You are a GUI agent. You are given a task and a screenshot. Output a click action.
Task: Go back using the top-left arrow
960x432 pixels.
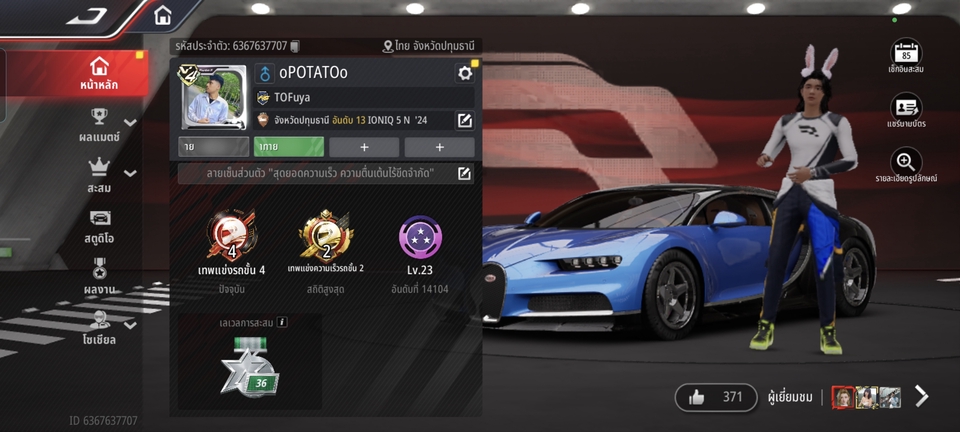click(x=88, y=17)
